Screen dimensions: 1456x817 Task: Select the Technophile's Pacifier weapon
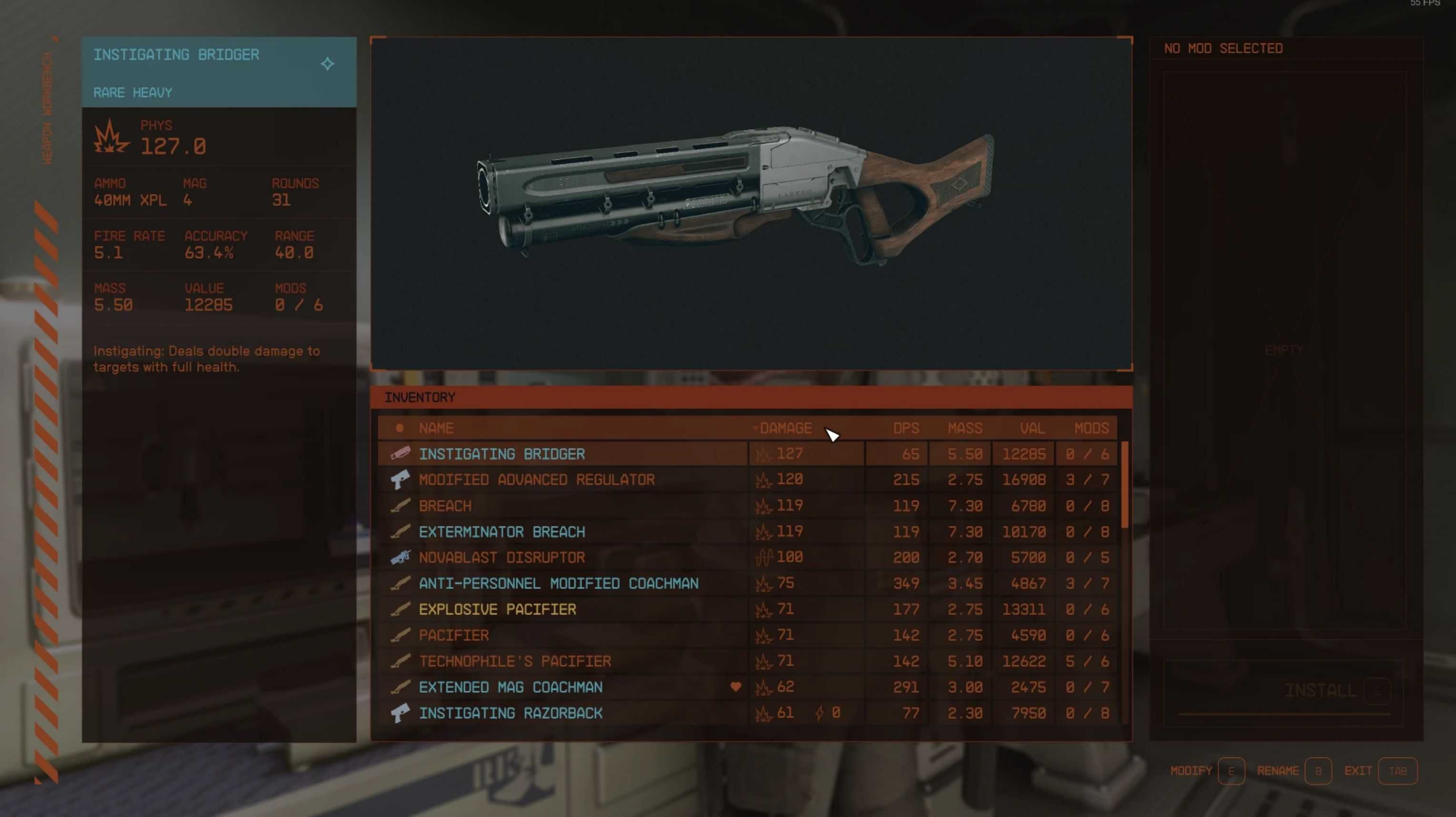tap(514, 661)
